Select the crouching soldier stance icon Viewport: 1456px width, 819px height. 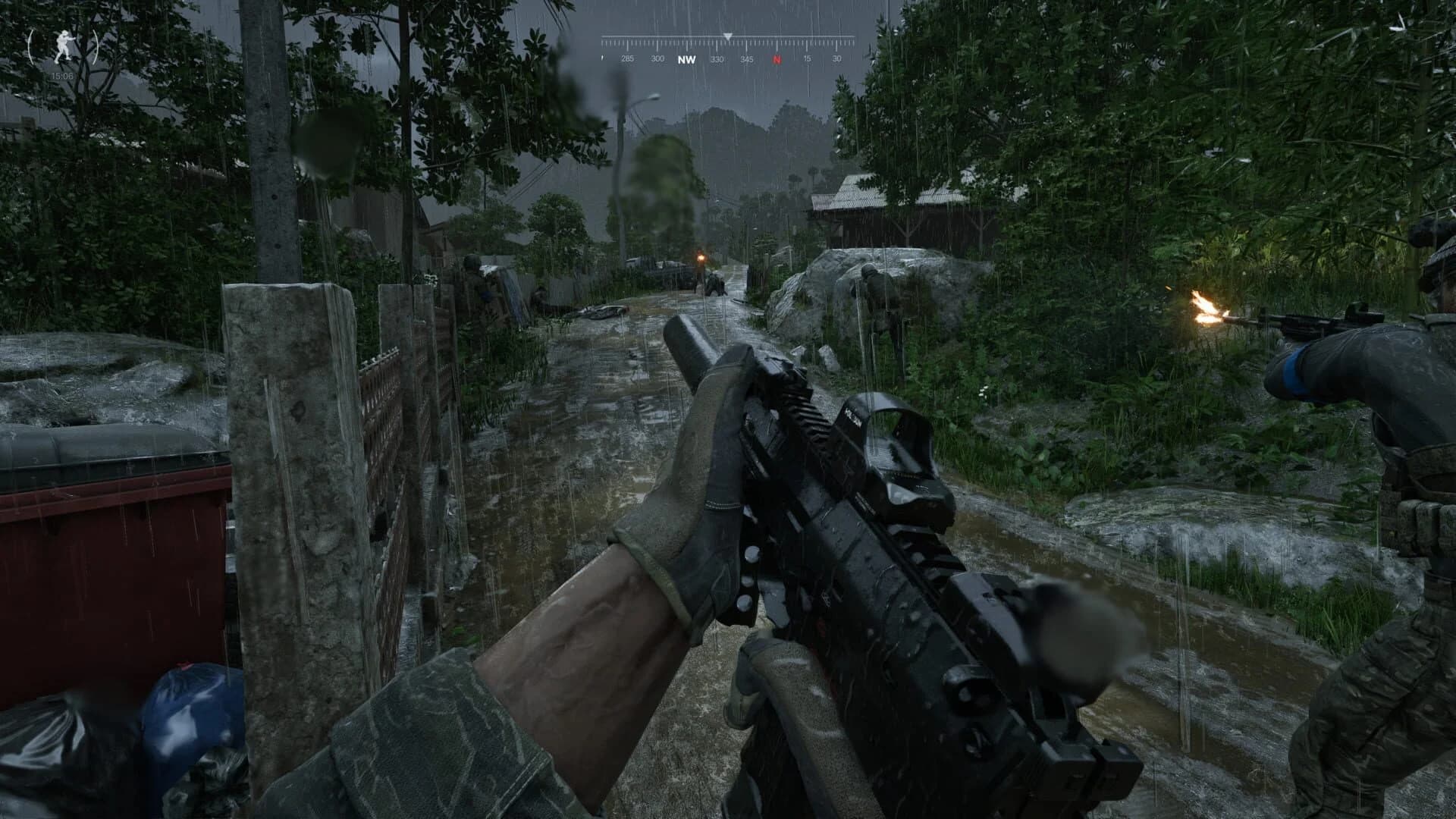coord(64,45)
